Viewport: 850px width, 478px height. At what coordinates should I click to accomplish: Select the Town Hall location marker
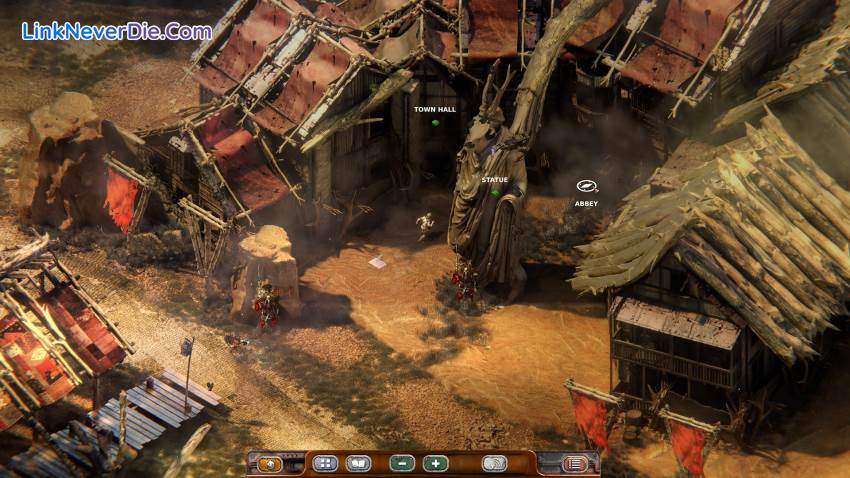(435, 122)
